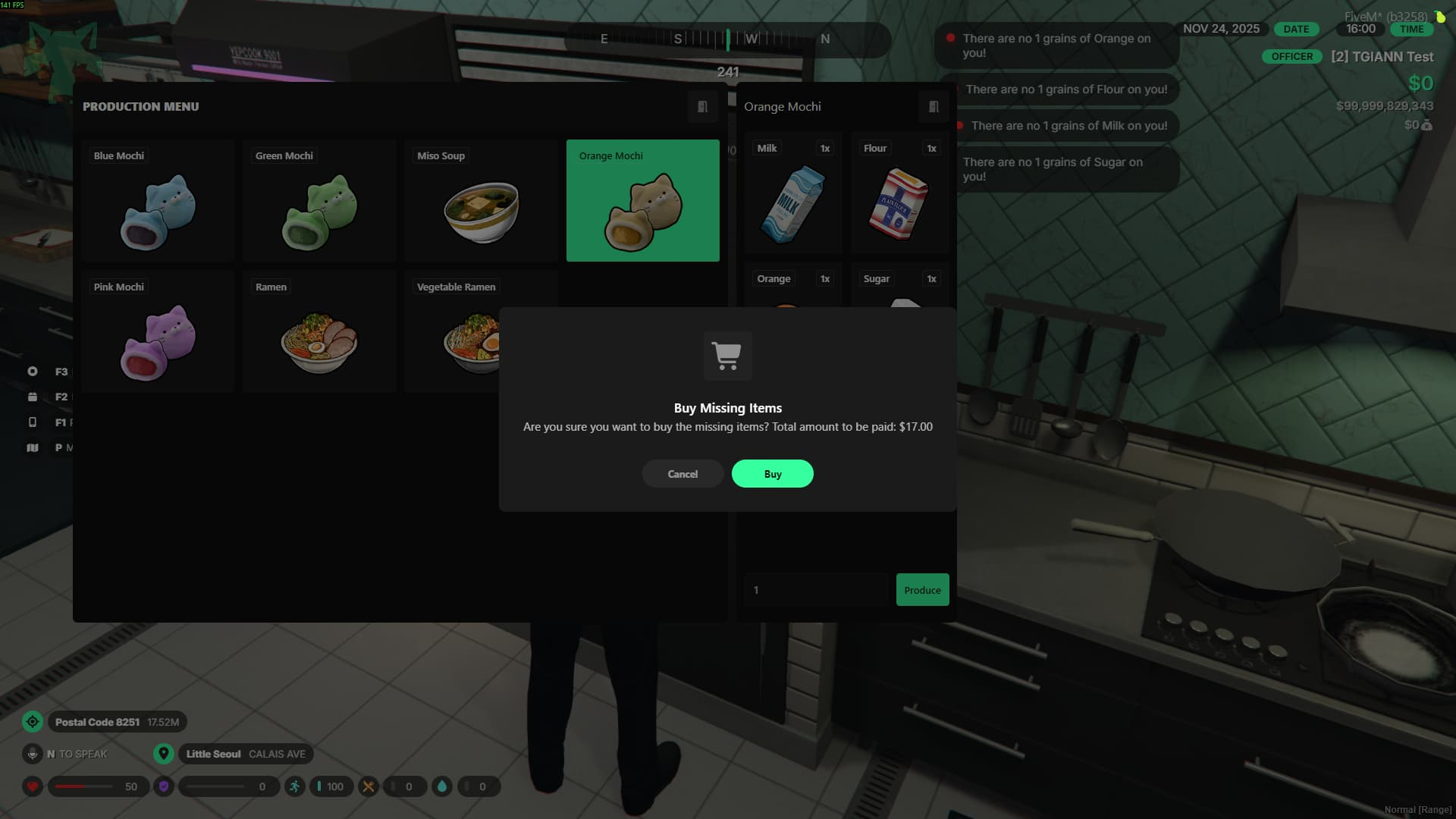Close the Orange Mochi details panel

click(x=934, y=107)
